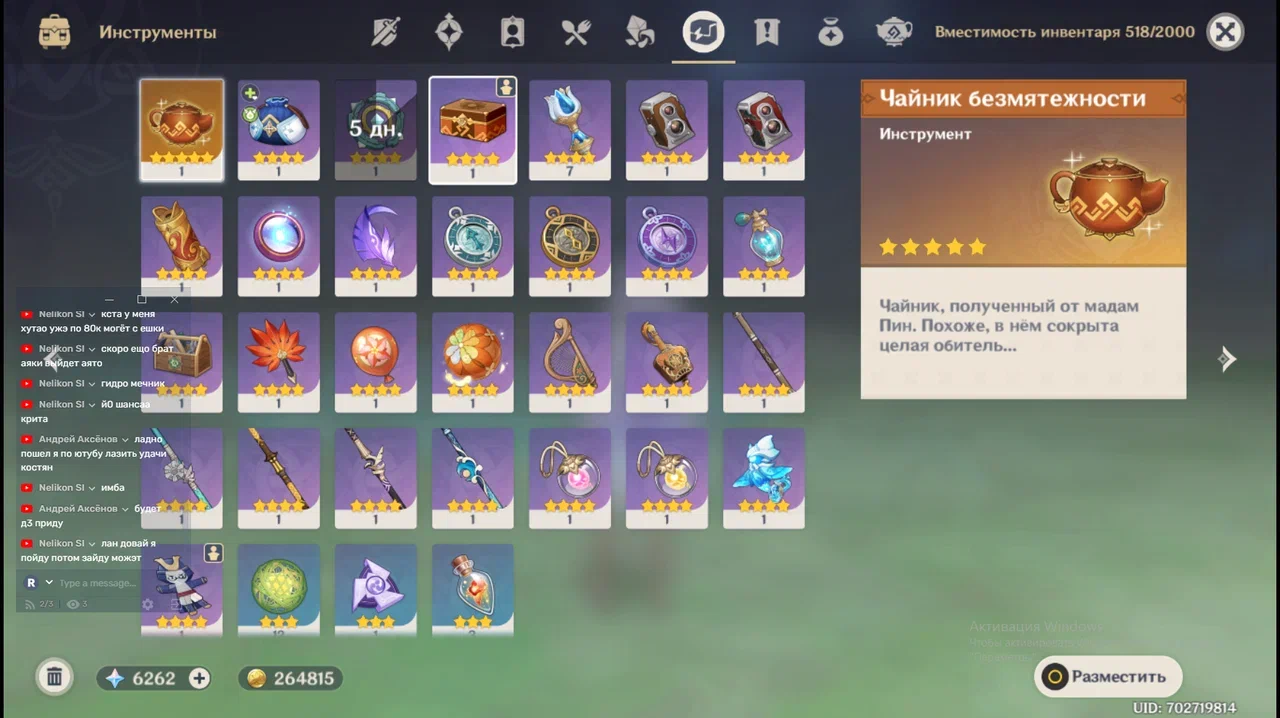Switch to the weapons tab
Viewport: 1280px width, 718px height.
385,32
